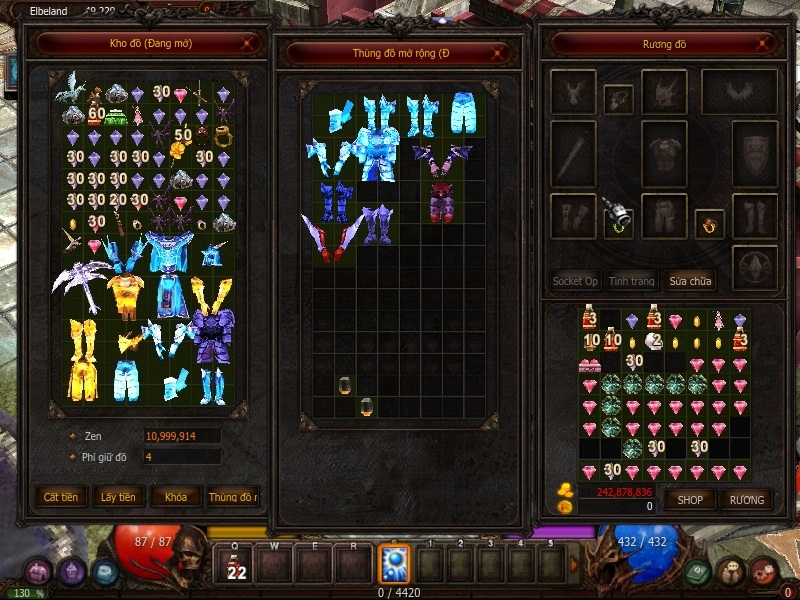Select the Lấy tiền withdraw button
This screenshot has width=800, height=600.
coord(119,496)
